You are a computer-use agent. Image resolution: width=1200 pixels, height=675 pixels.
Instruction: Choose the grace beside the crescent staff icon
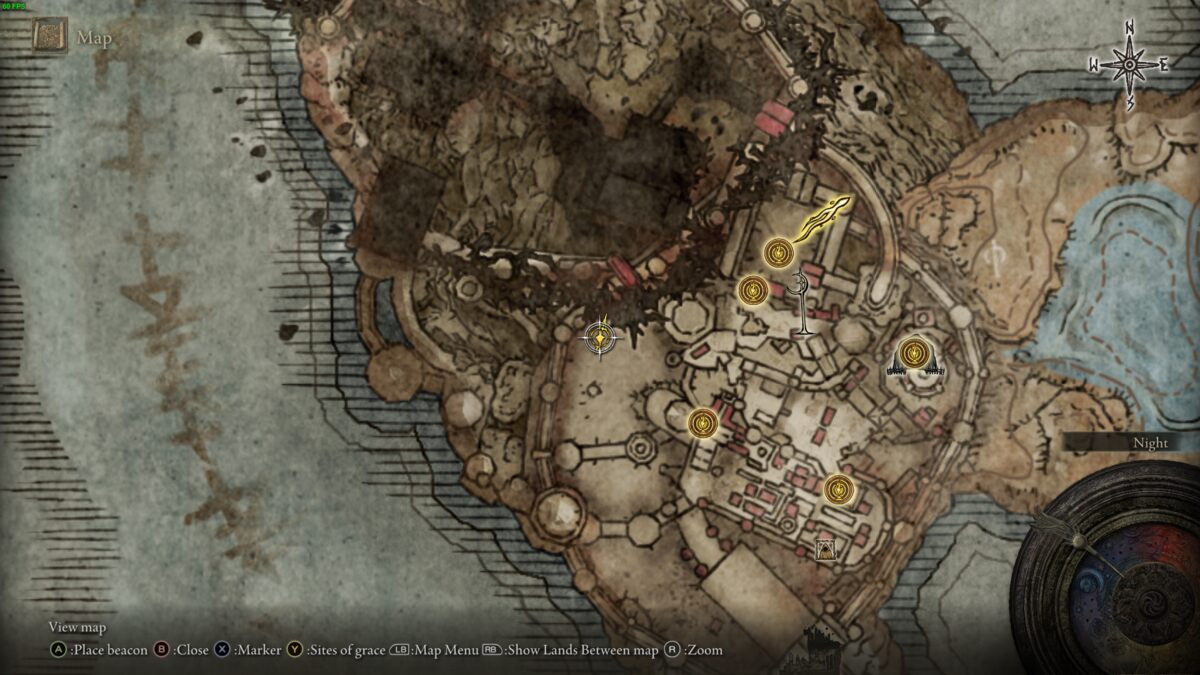pos(753,291)
